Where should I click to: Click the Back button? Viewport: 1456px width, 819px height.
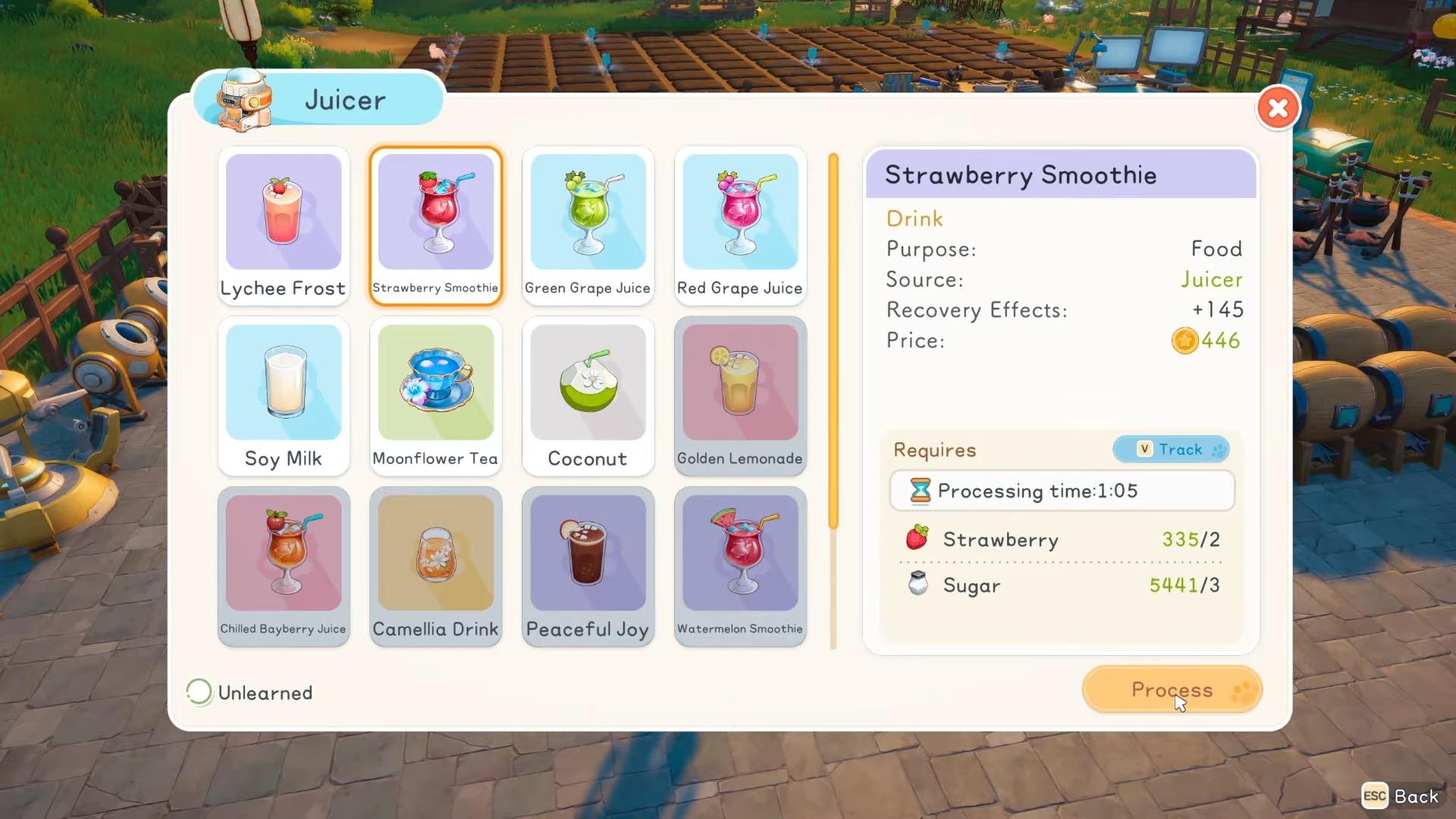tap(1401, 796)
